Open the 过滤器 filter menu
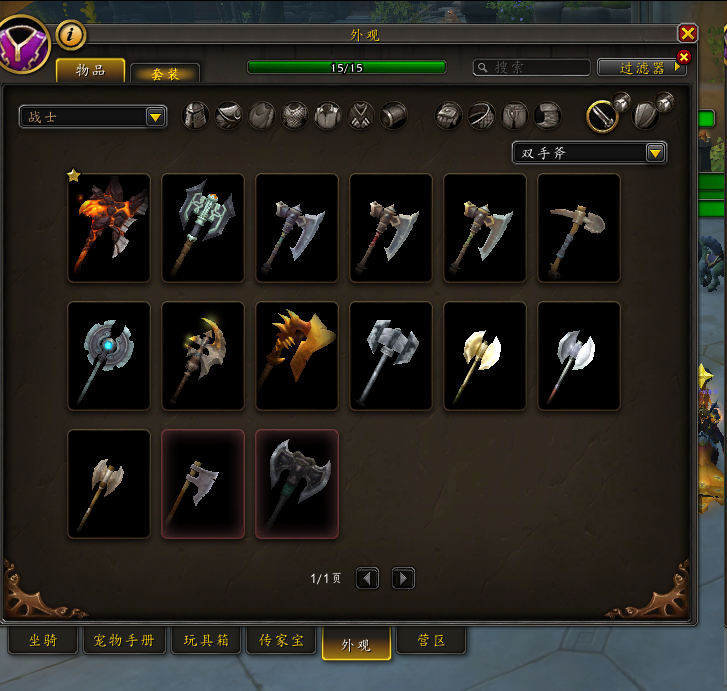Image resolution: width=727 pixels, height=691 pixels. coord(642,68)
